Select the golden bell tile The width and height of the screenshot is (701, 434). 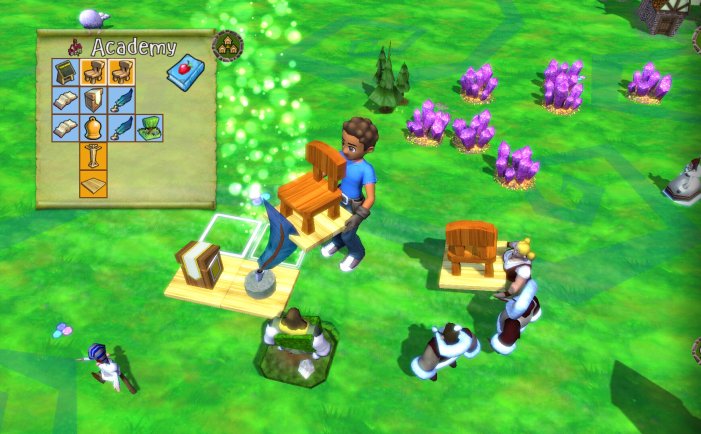click(x=93, y=128)
